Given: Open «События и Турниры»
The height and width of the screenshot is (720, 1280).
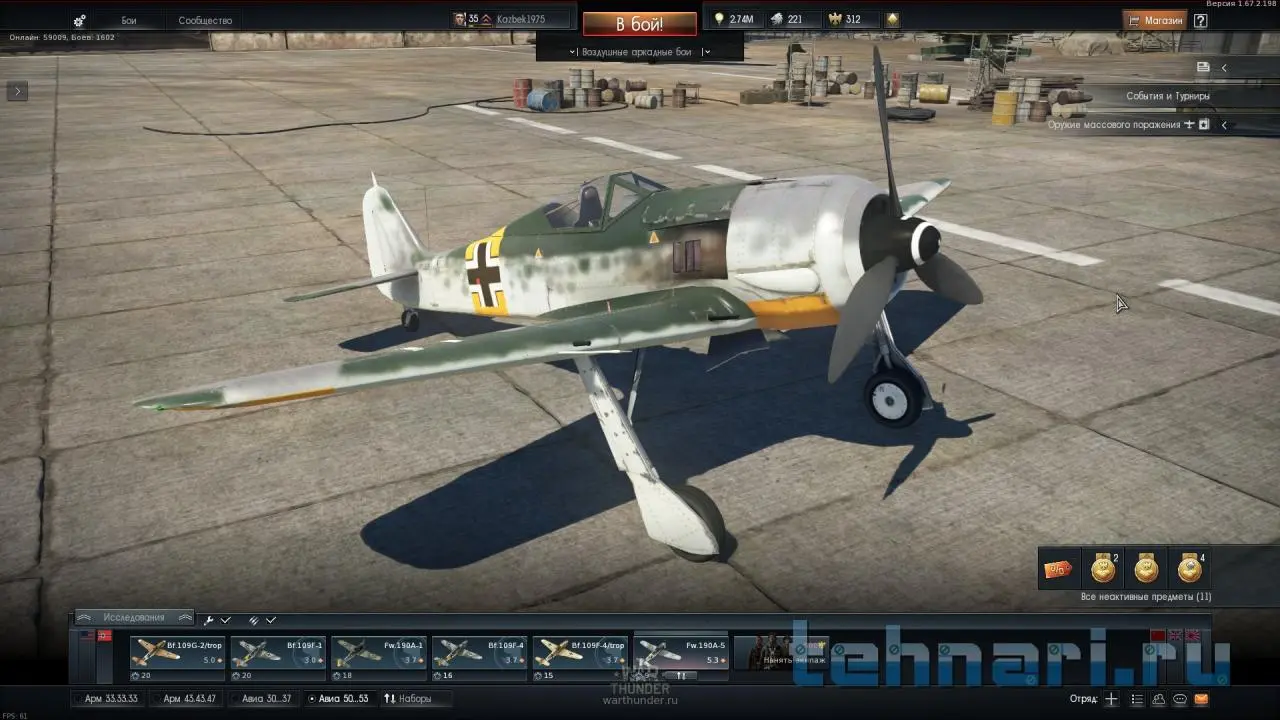Looking at the screenshot, I should tap(1167, 96).
